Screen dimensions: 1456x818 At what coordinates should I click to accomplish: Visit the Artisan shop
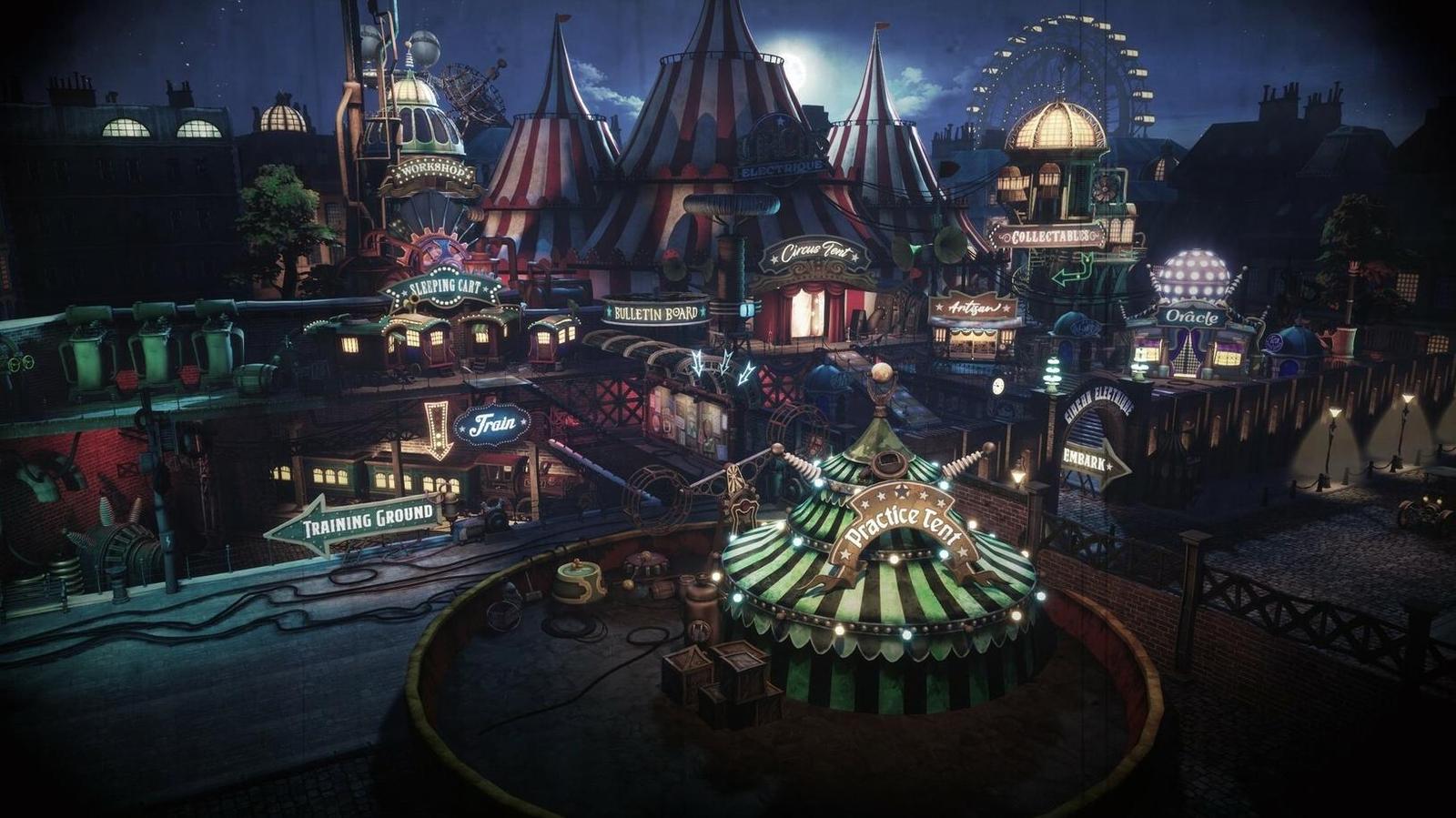point(973,308)
